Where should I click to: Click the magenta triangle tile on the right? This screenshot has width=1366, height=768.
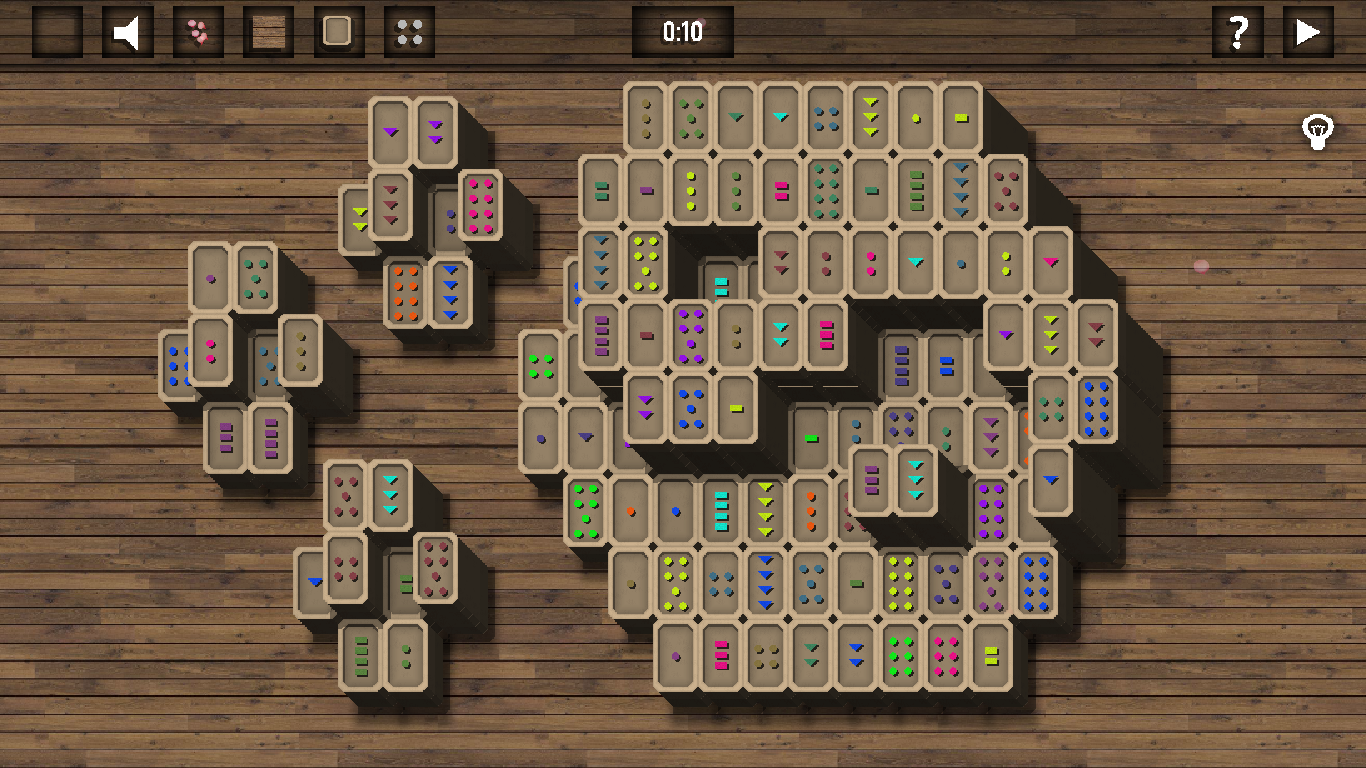pos(1049,260)
